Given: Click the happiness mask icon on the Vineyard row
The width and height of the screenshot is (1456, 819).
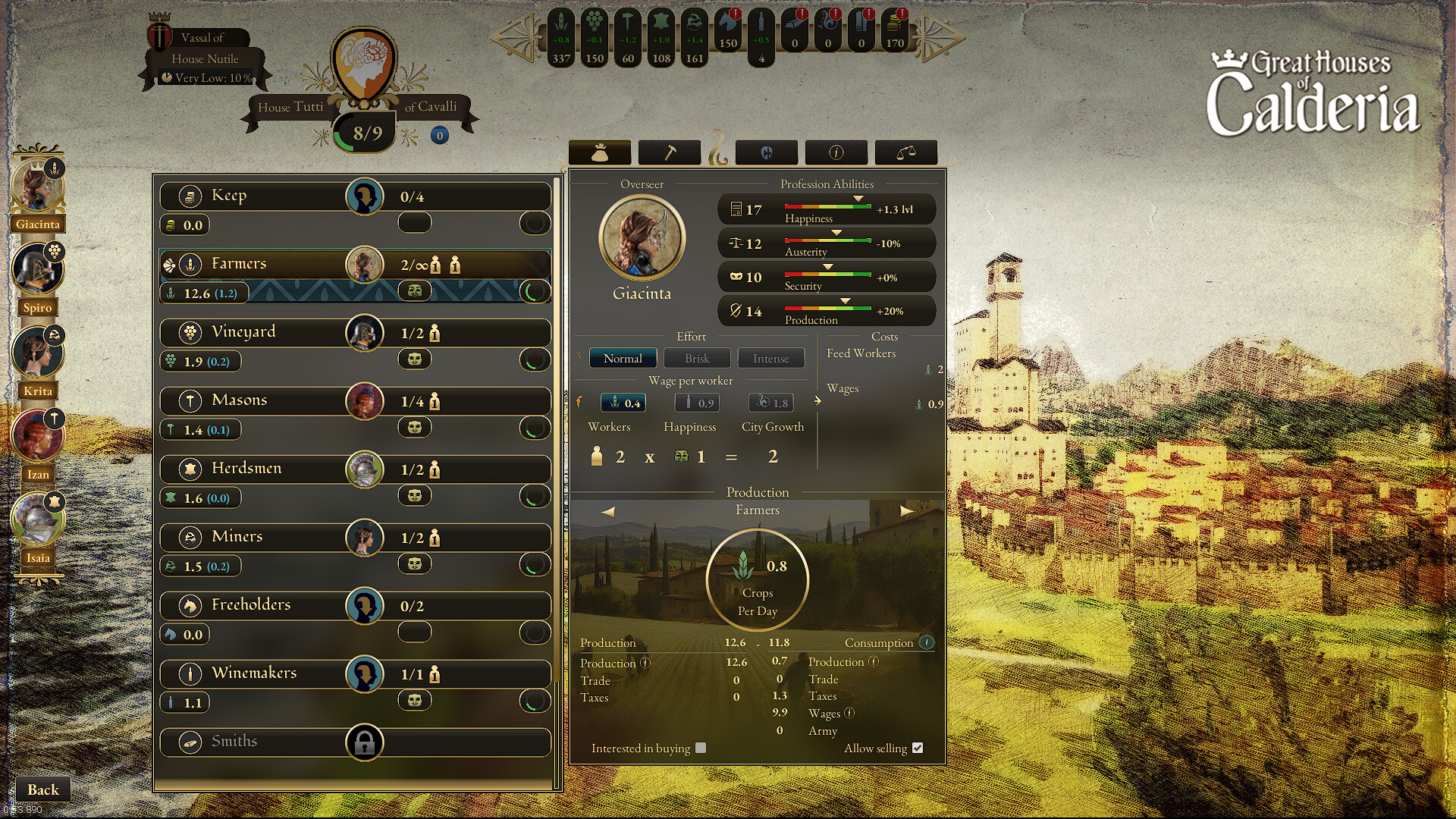Looking at the screenshot, I should click(414, 360).
